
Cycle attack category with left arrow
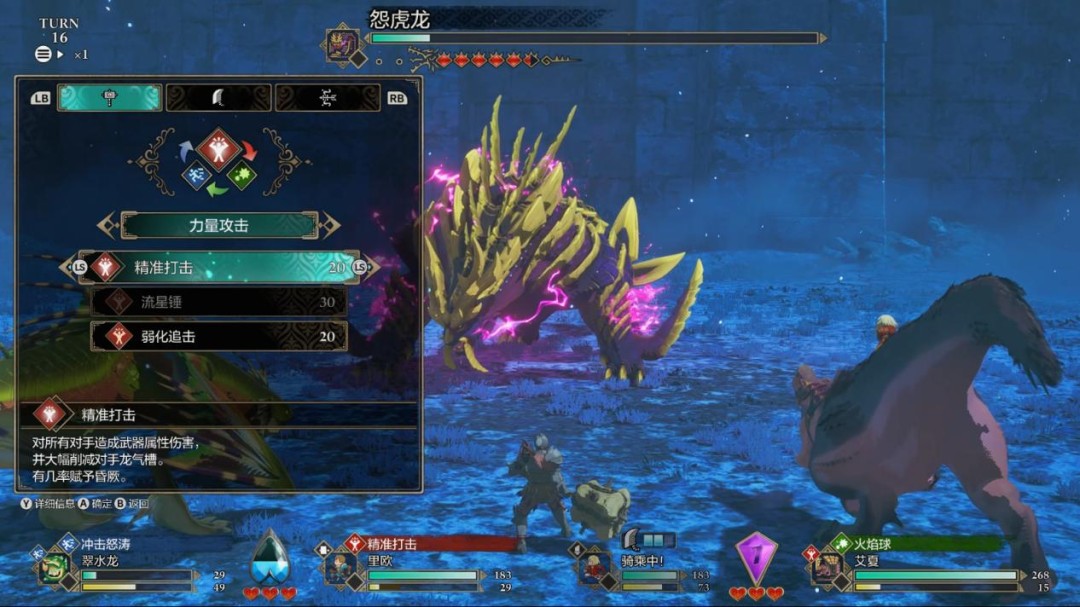coord(107,226)
